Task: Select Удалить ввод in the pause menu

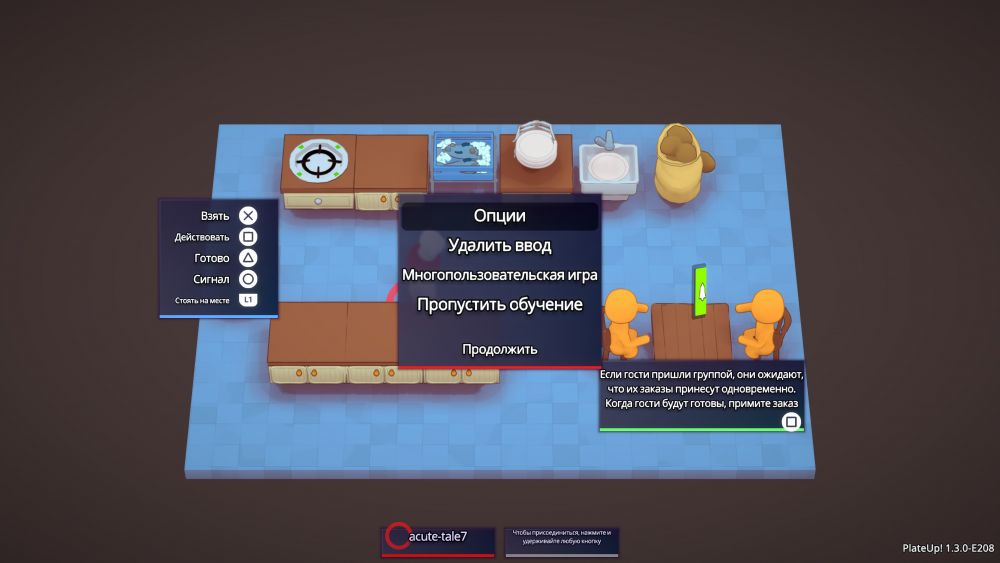Action: (499, 245)
